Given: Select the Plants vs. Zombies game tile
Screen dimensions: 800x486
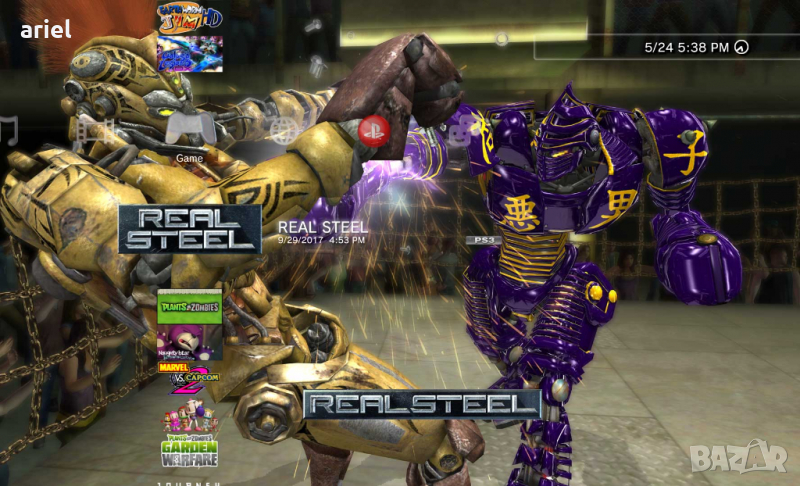Looking at the screenshot, I should pos(189,307).
